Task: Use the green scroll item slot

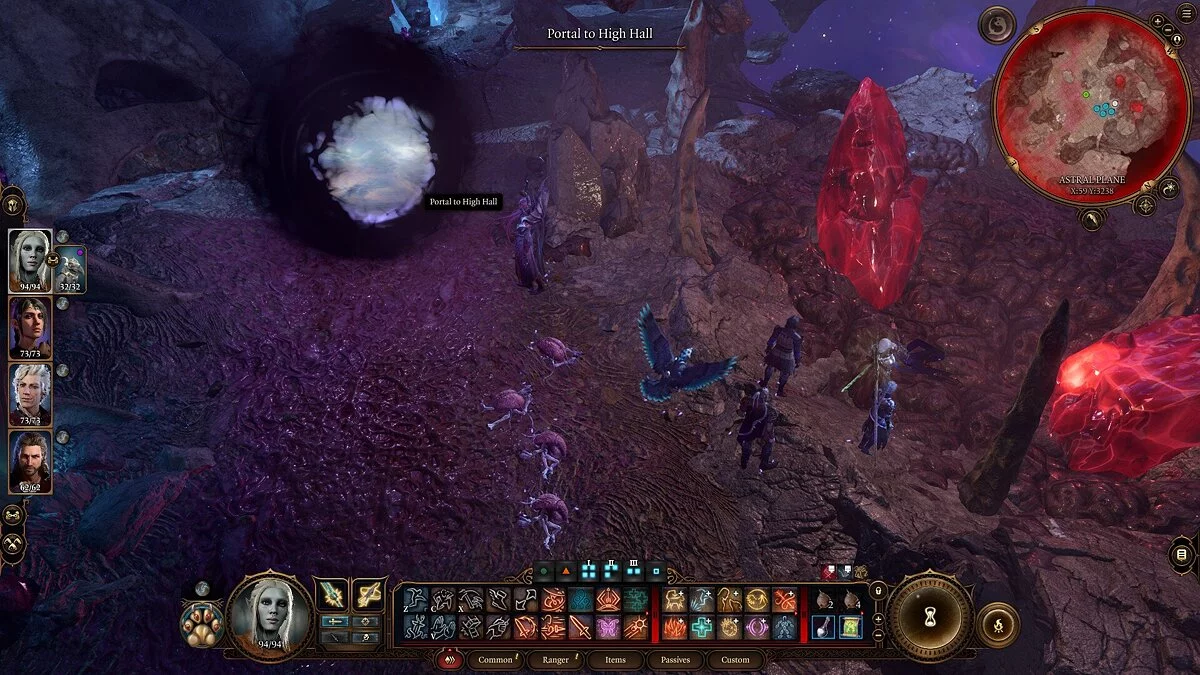Action: point(849,627)
